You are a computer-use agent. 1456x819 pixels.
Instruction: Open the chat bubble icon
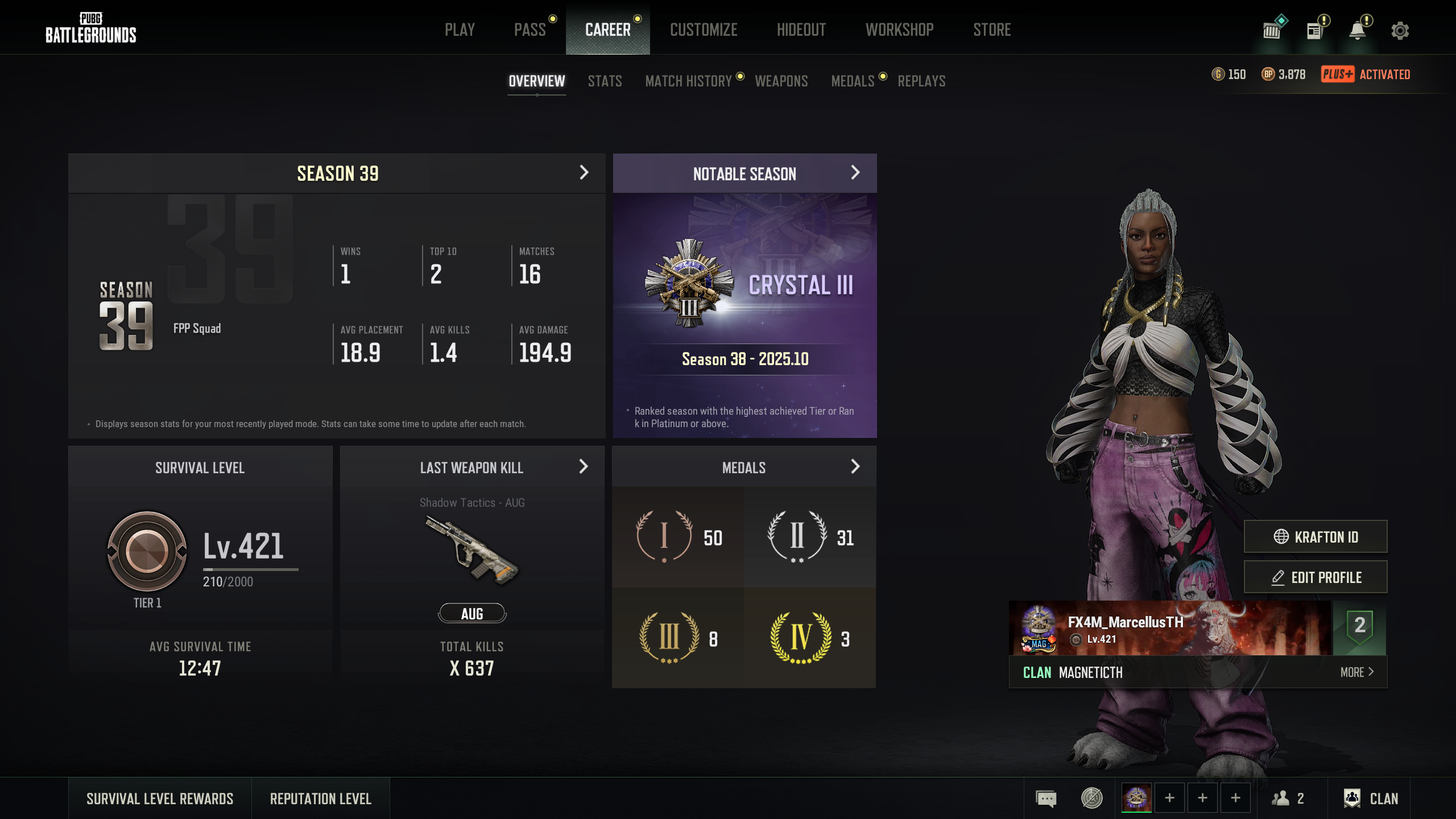(1046, 799)
